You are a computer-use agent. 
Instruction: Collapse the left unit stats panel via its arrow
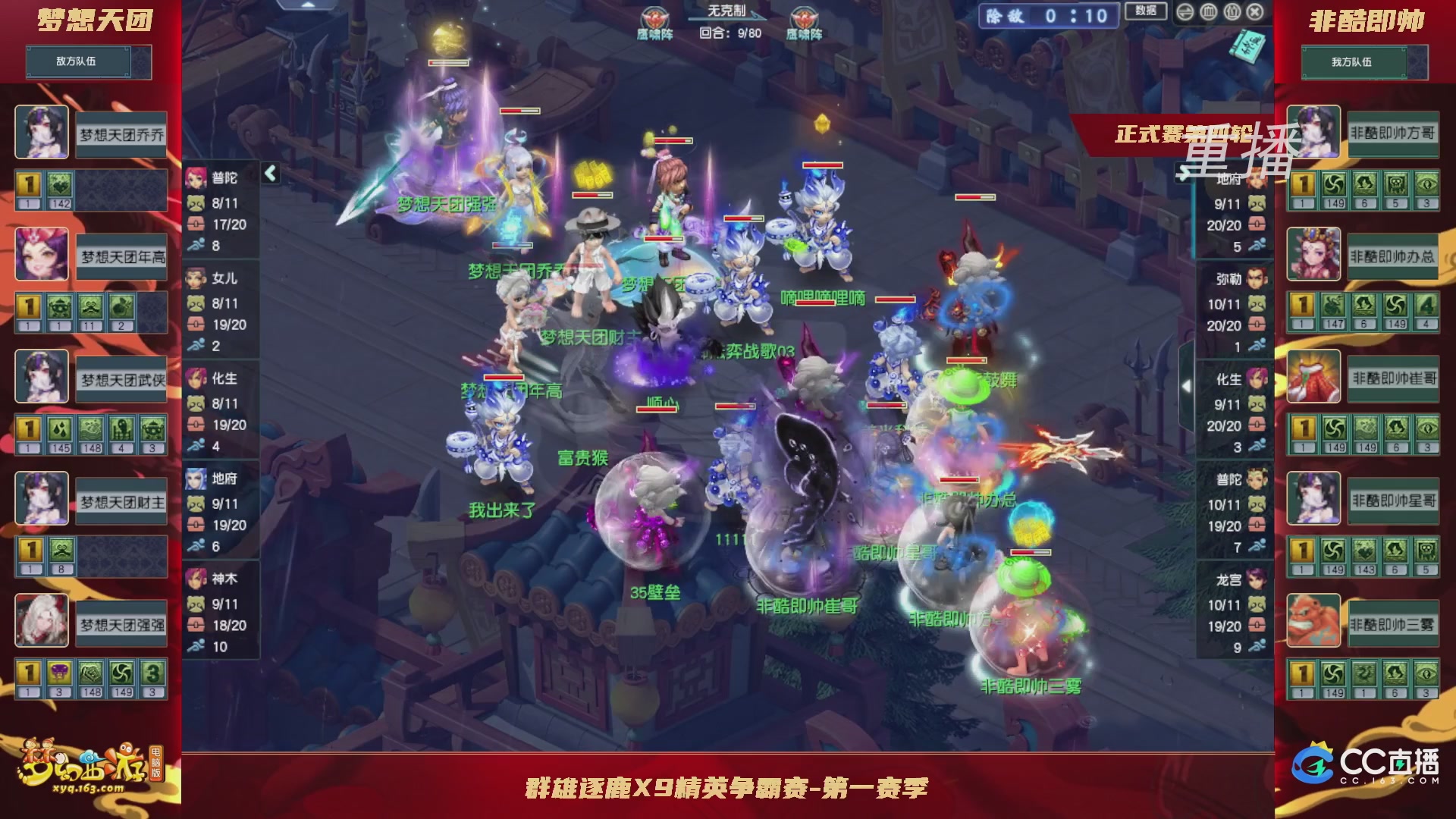269,173
